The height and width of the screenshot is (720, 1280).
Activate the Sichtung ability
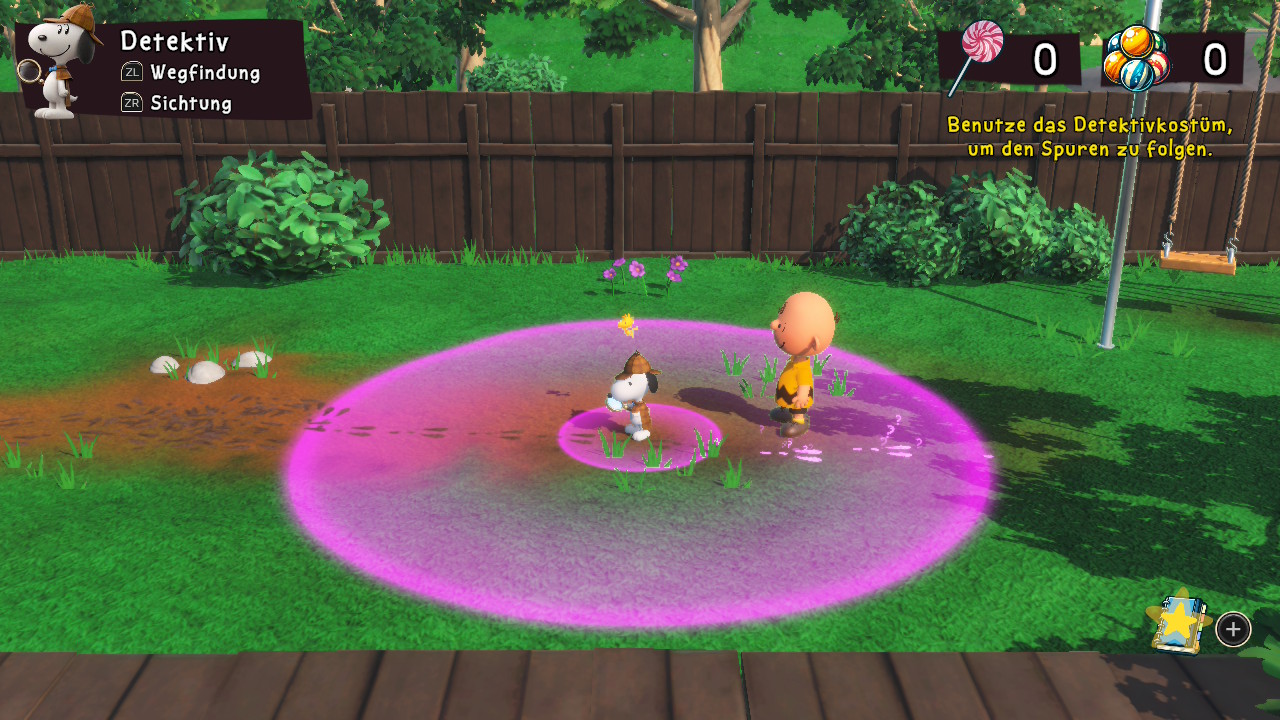point(178,103)
